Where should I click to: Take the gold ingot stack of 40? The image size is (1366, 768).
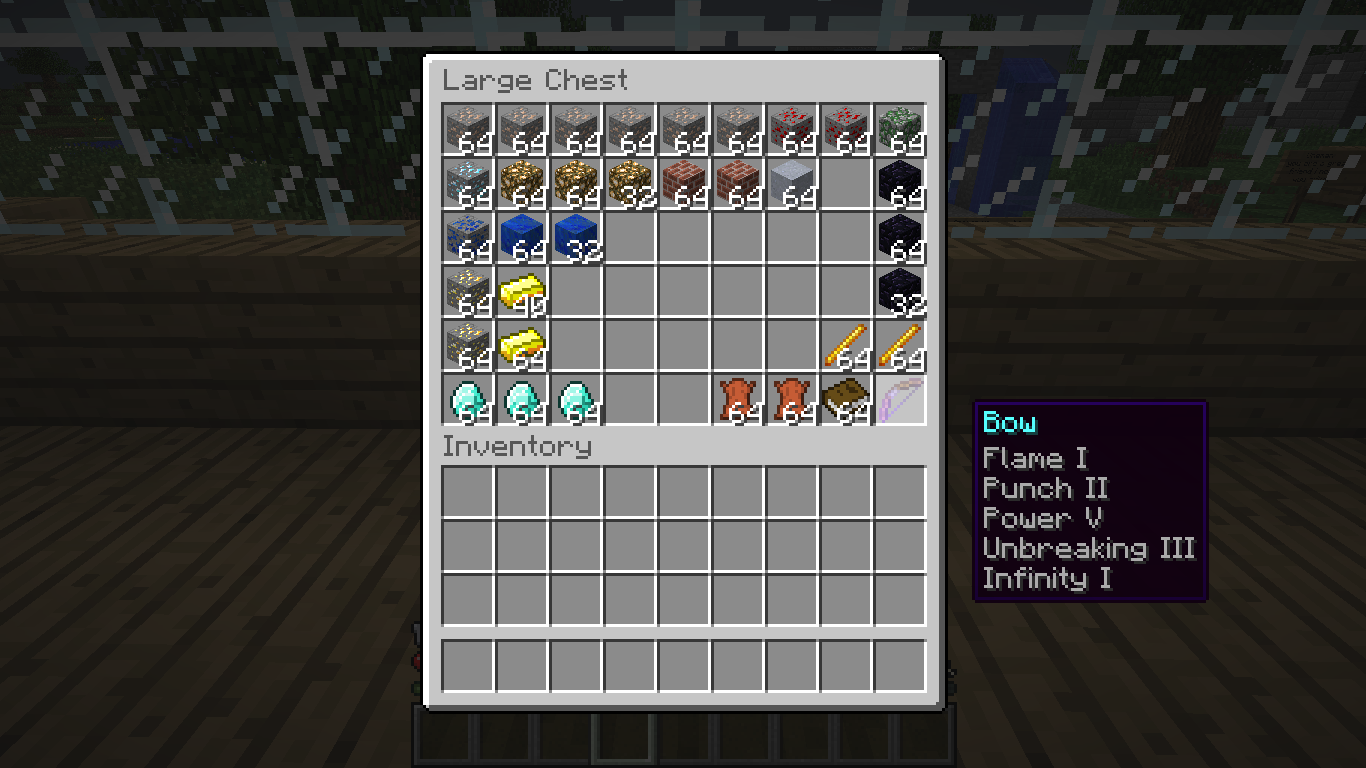point(522,292)
